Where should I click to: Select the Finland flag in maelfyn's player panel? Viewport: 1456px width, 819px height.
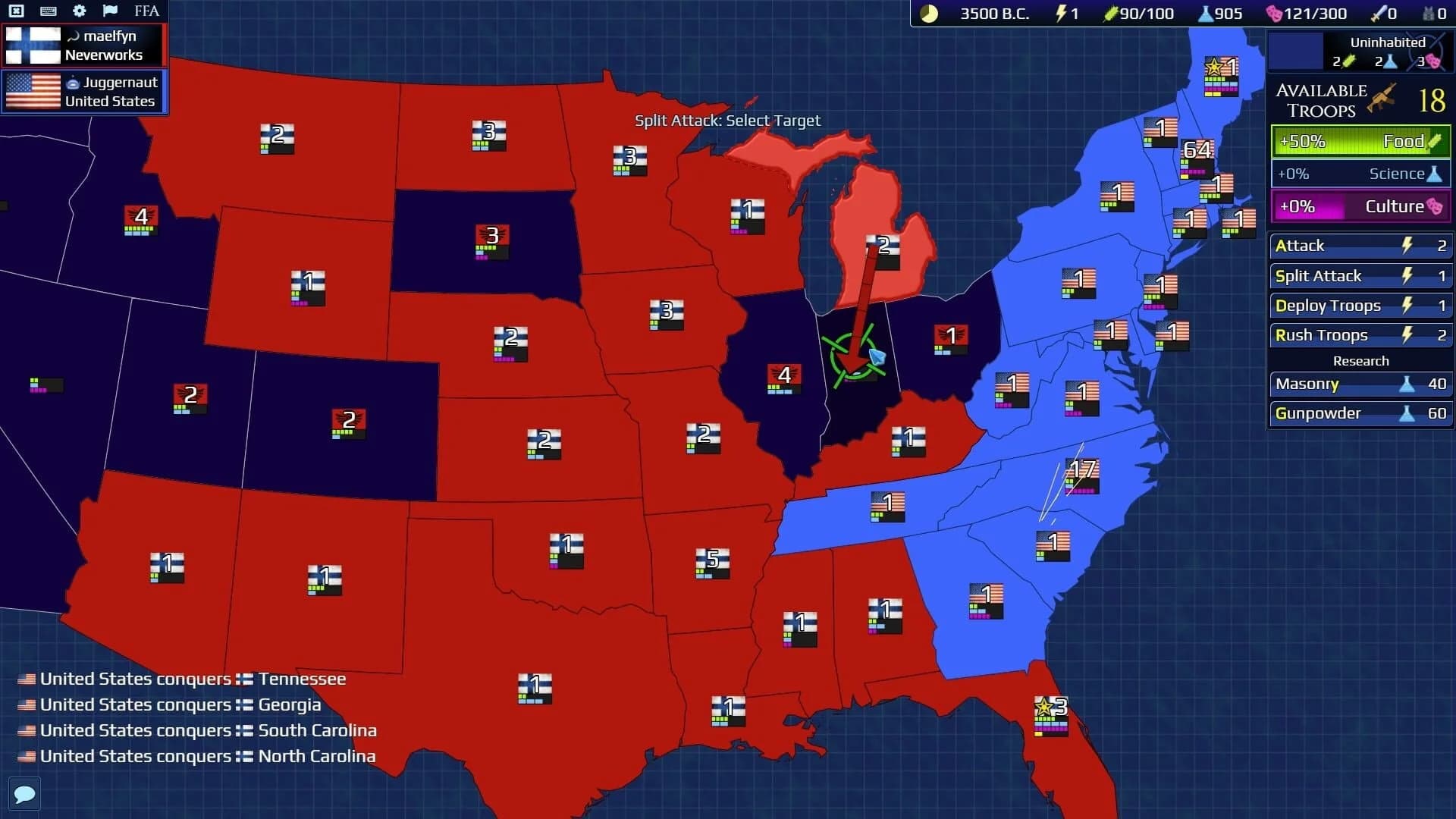(30, 44)
